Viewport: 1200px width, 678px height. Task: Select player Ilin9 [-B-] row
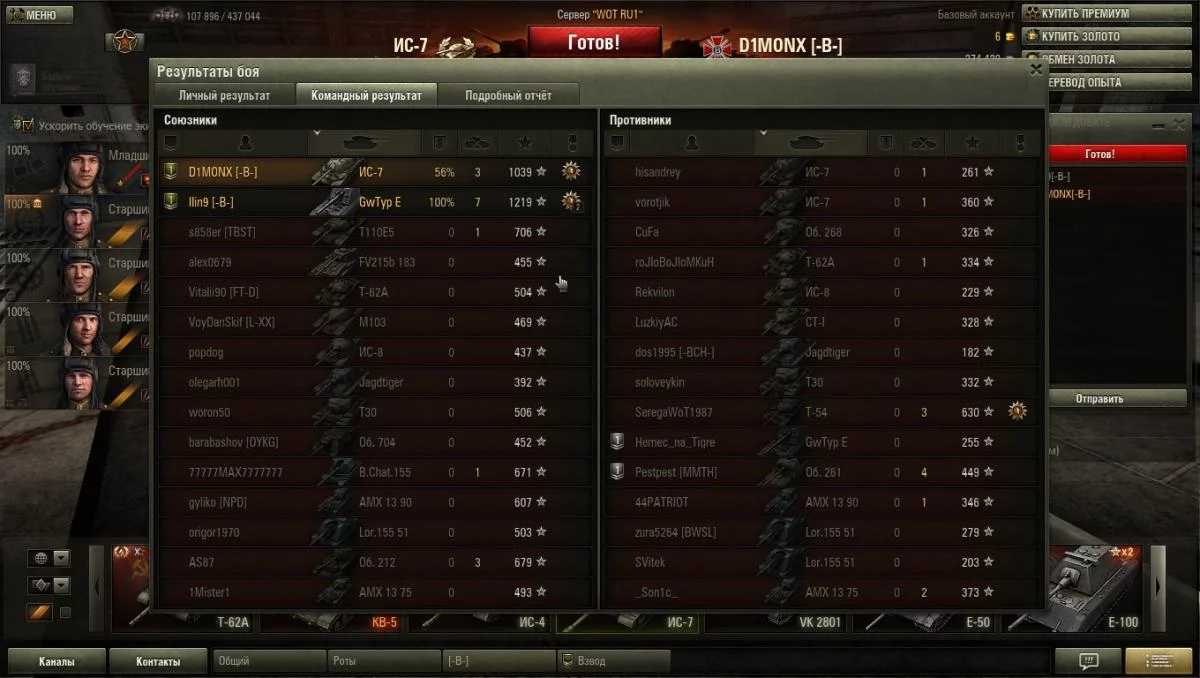[x=375, y=202]
